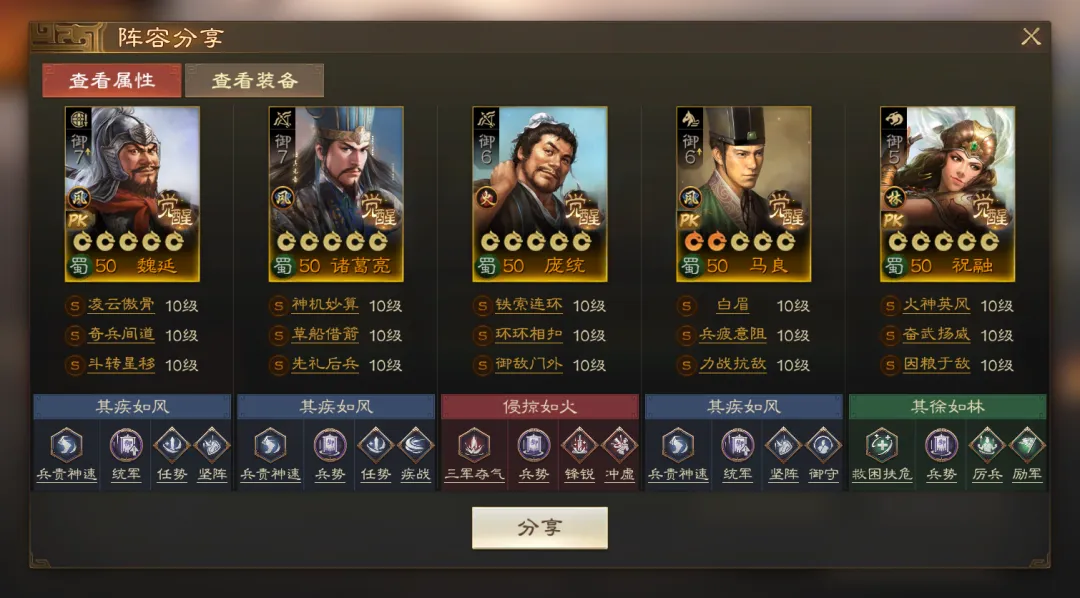Open the 侵掠如火 formation header
1080x598 pixels.
540,407
